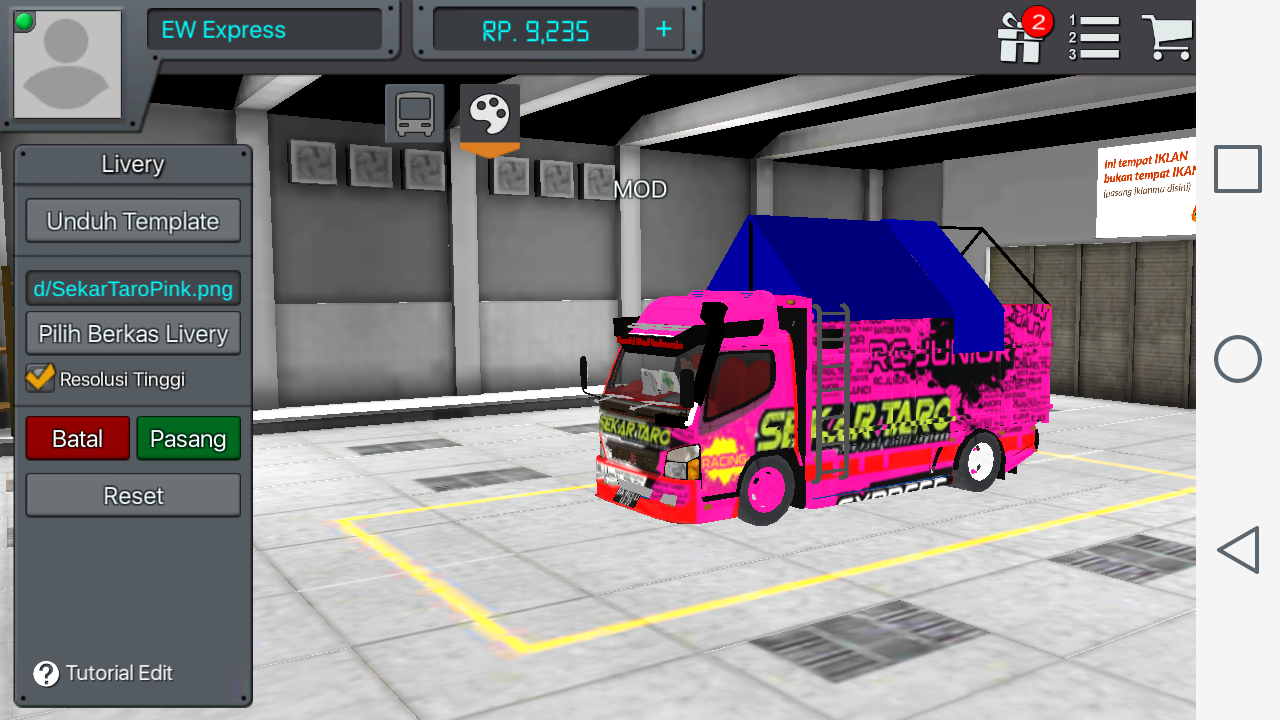Cancel changes using the Batal button
This screenshot has width=1280, height=720.
[x=77, y=438]
